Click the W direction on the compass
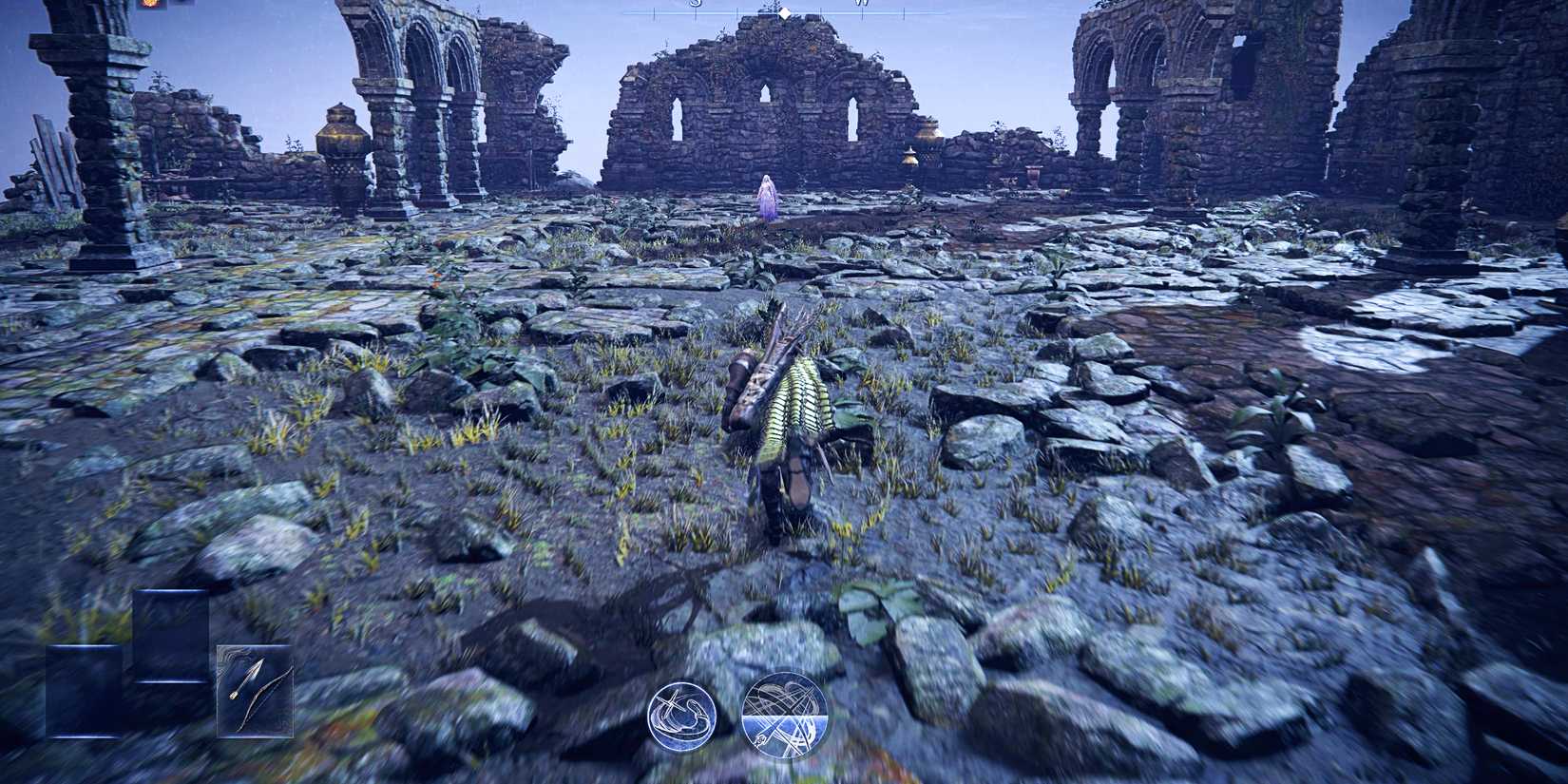 coord(863,6)
